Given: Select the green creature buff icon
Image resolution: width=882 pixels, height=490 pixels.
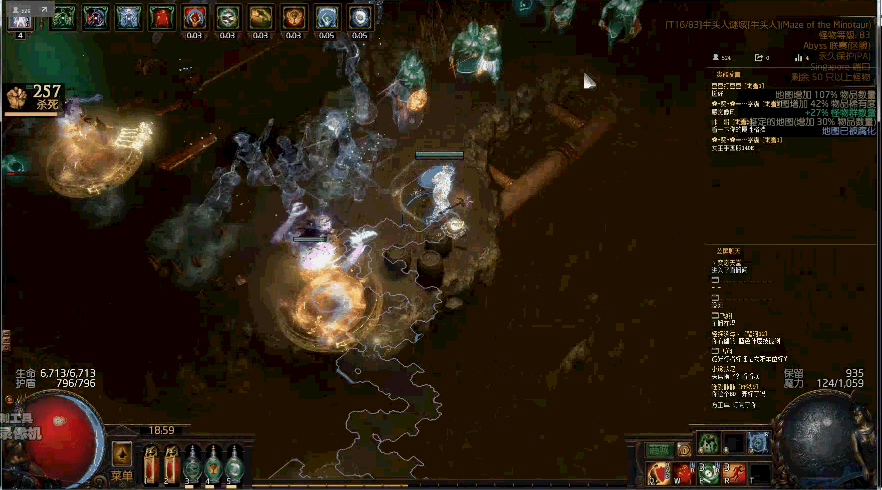Looking at the screenshot, I should tap(62, 17).
